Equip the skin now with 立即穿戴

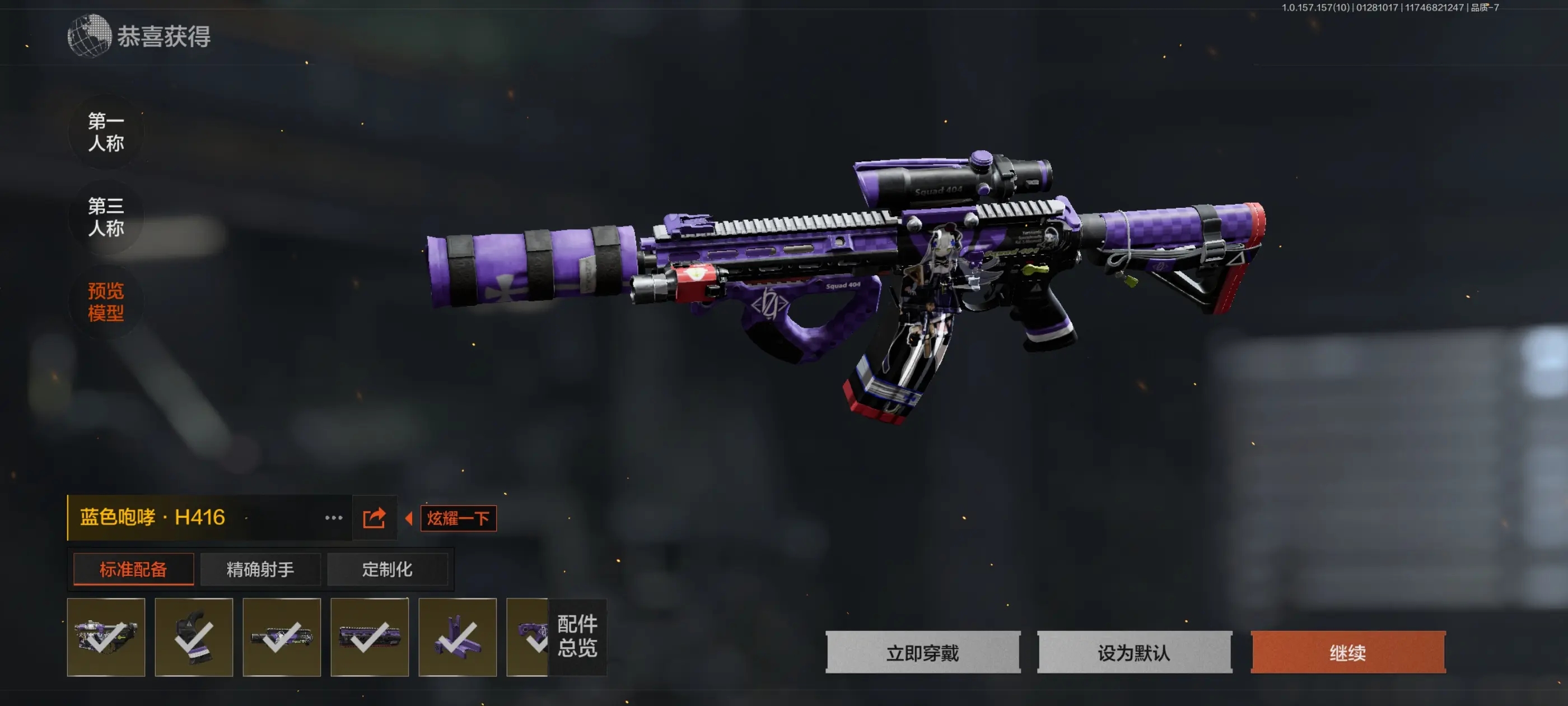tap(923, 652)
